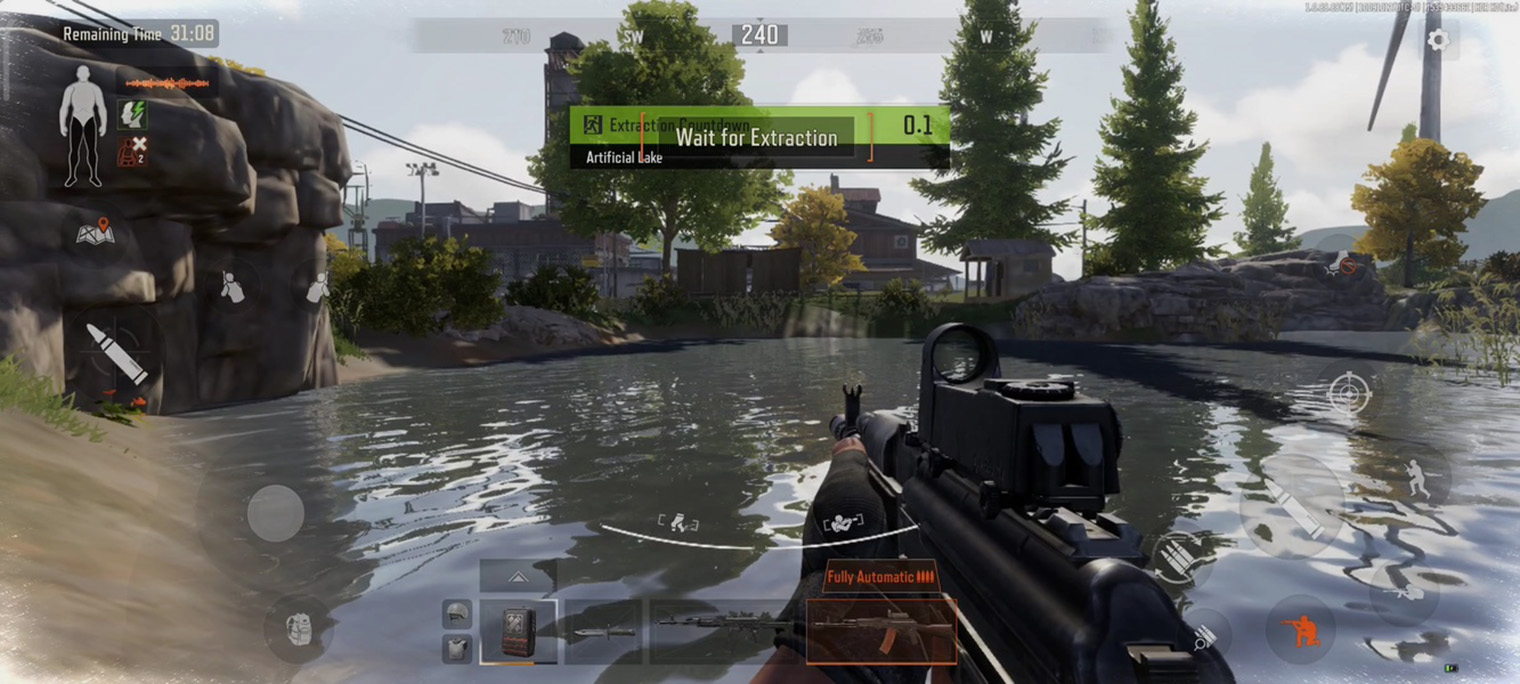
Task: Open the backpack inventory
Action: tap(298, 629)
